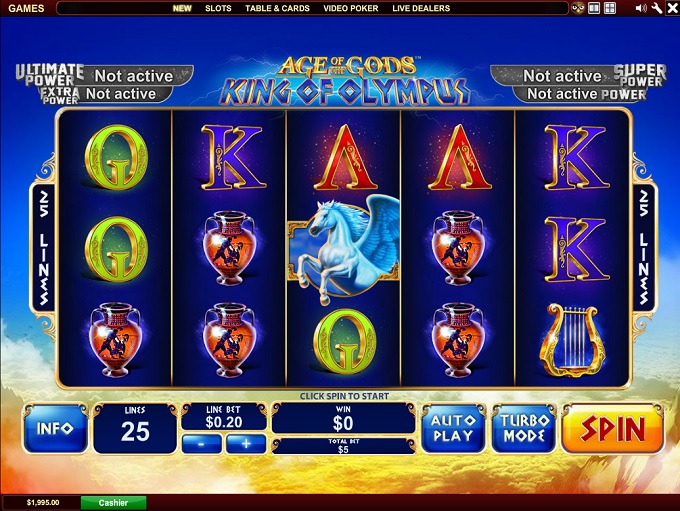The width and height of the screenshot is (680, 511).
Task: Open settings via the wrench icon
Action: pos(656,8)
